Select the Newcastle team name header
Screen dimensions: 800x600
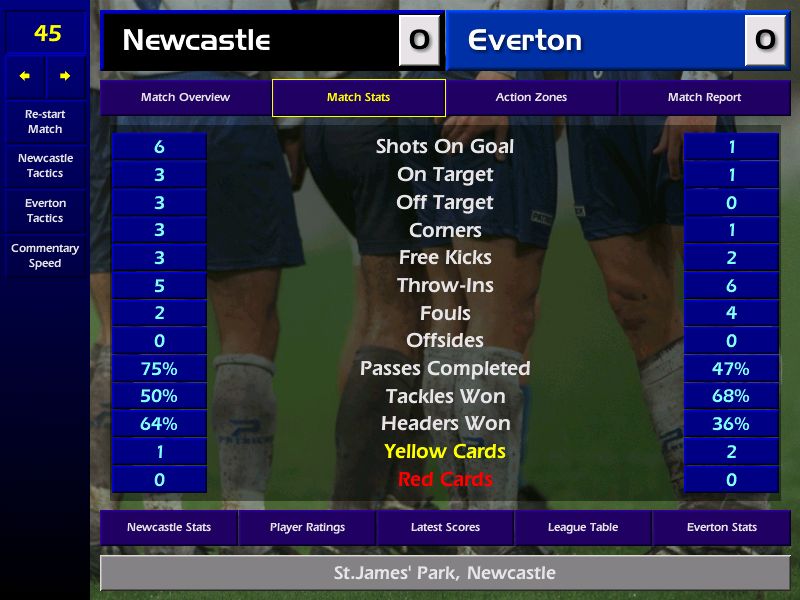click(x=250, y=41)
